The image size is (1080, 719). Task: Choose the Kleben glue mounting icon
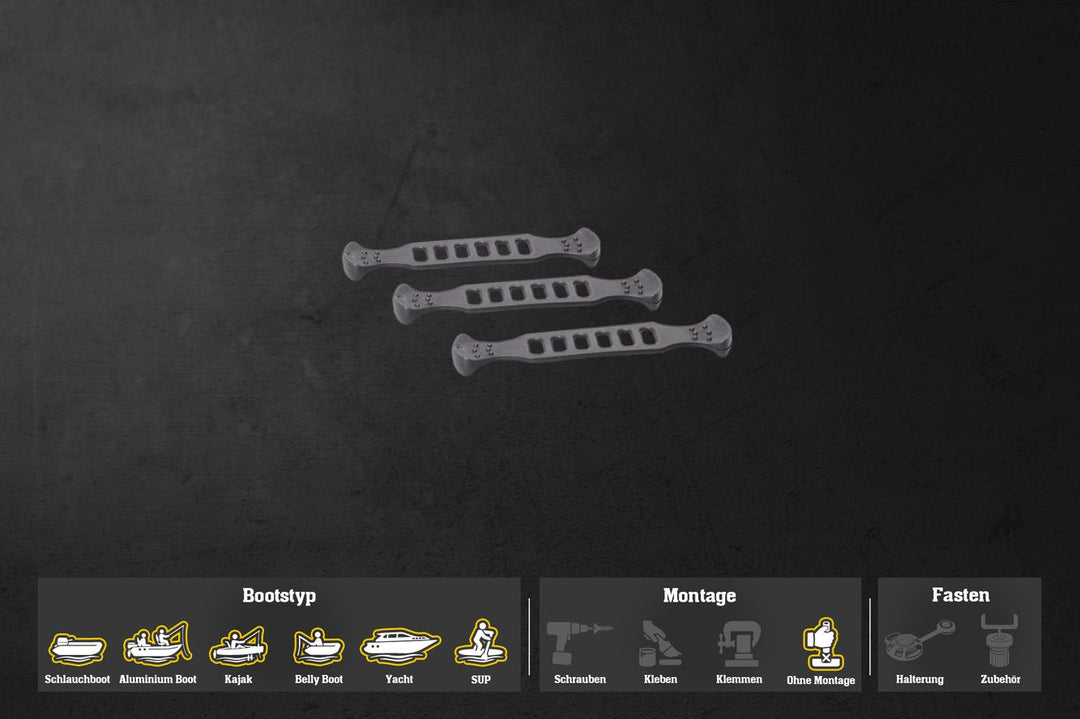(x=660, y=645)
